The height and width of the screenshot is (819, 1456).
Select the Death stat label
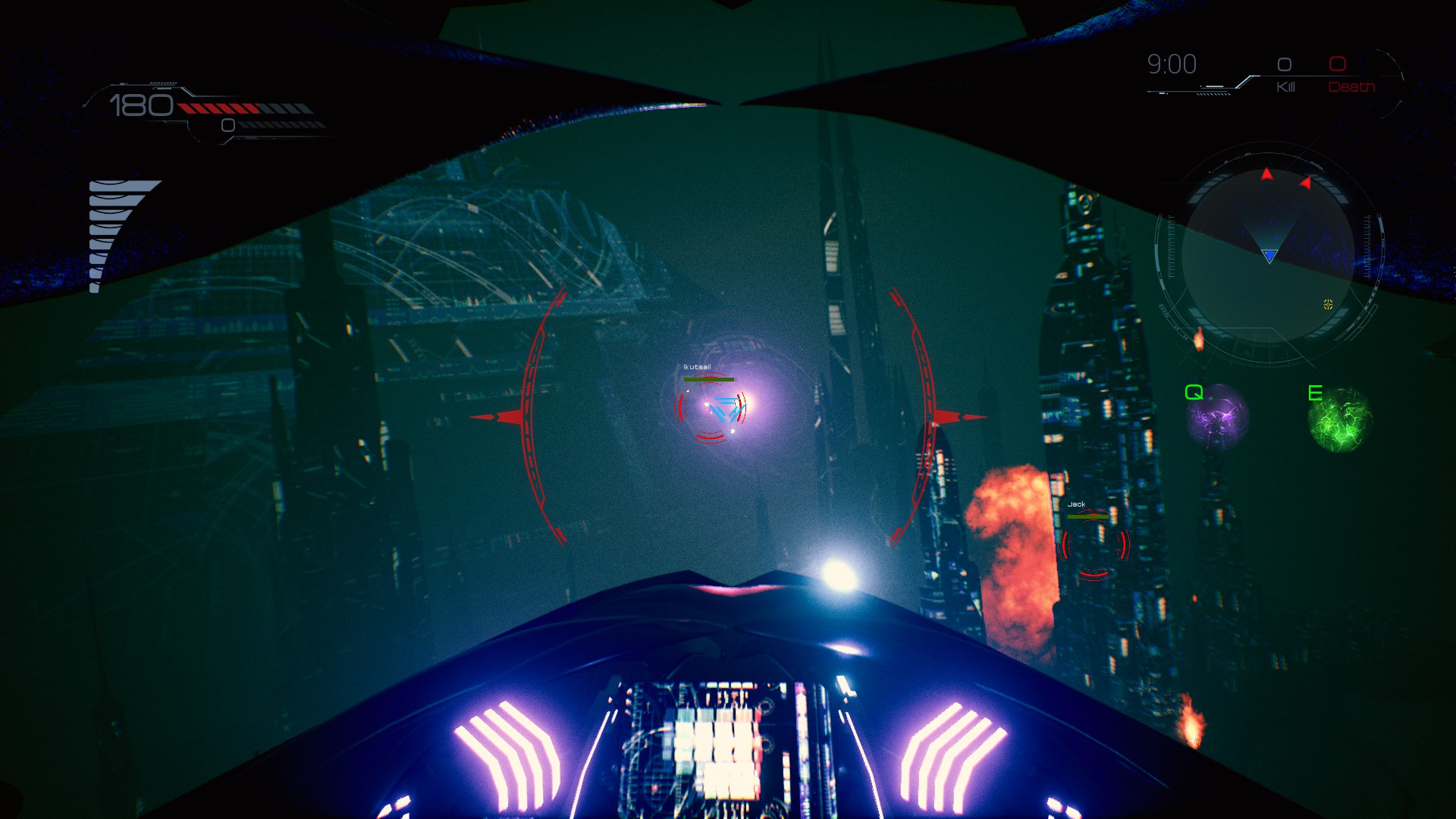pyautogui.click(x=1351, y=86)
